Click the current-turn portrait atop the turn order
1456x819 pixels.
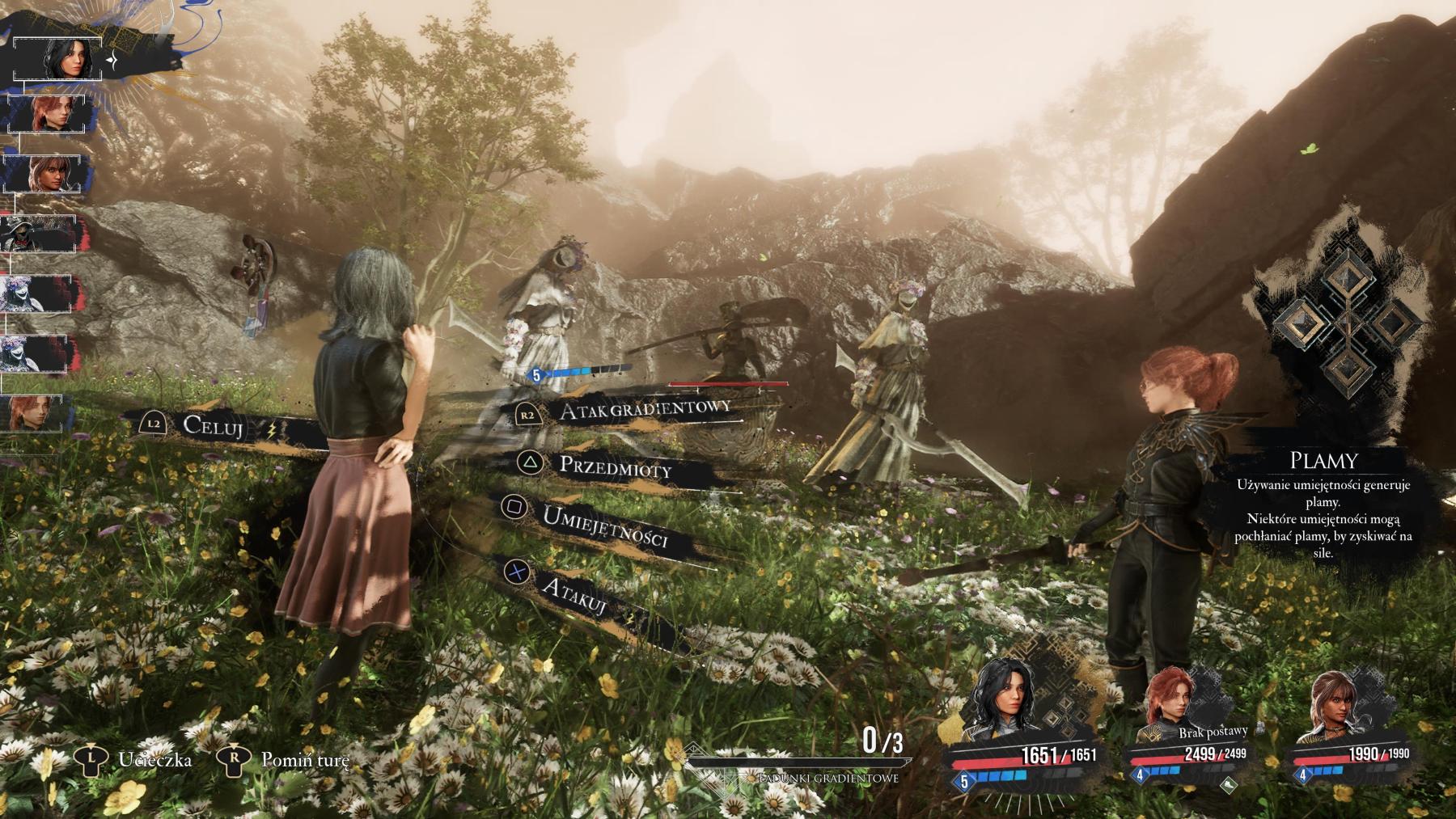(61, 58)
